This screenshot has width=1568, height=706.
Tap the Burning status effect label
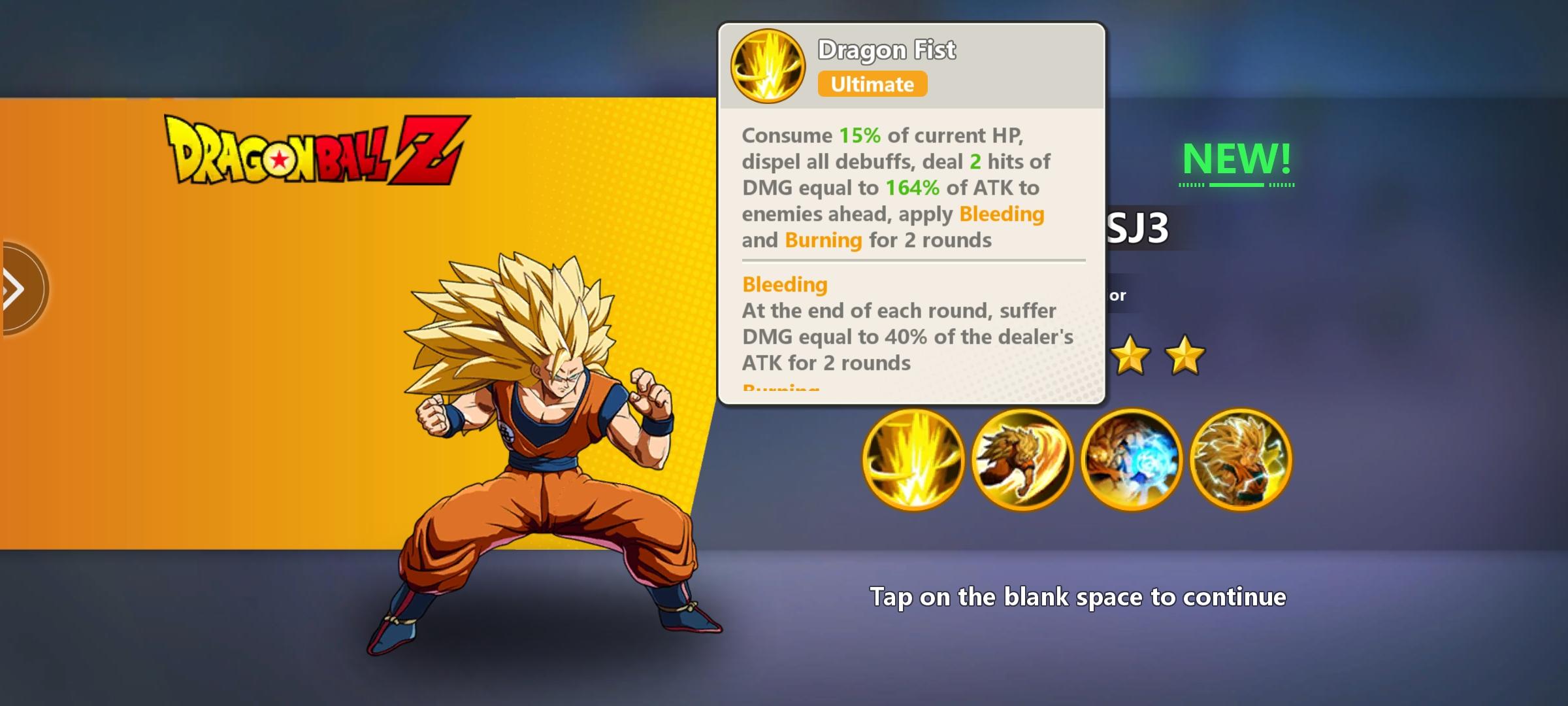[822, 240]
